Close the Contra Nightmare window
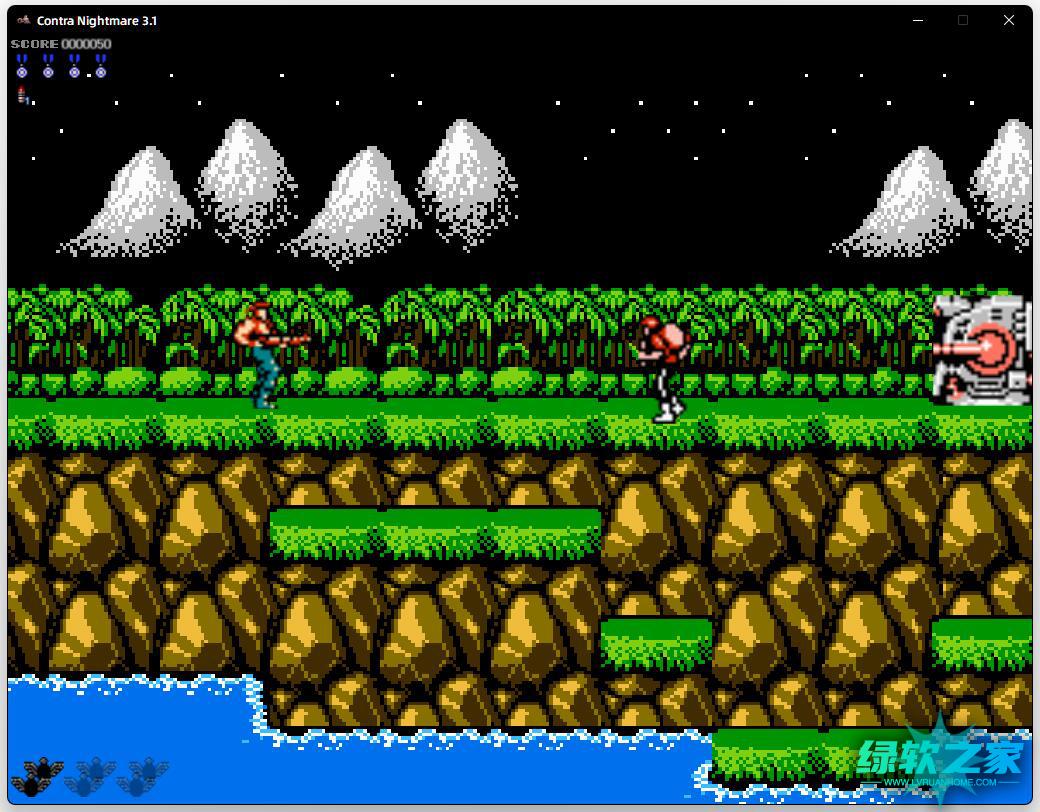Image resolution: width=1040 pixels, height=812 pixels. 1008,20
